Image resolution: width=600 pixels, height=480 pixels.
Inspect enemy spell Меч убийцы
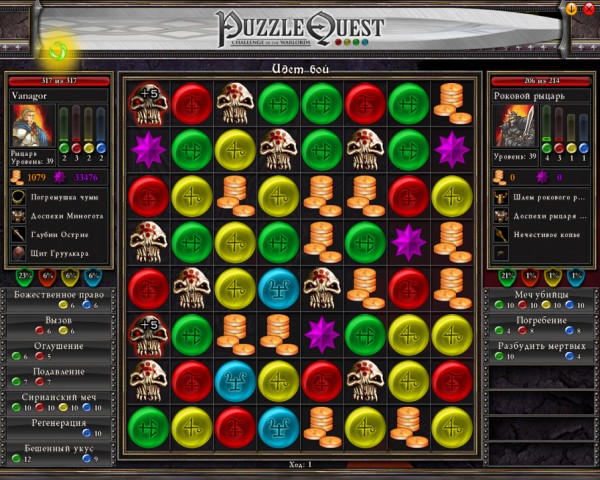point(540,294)
